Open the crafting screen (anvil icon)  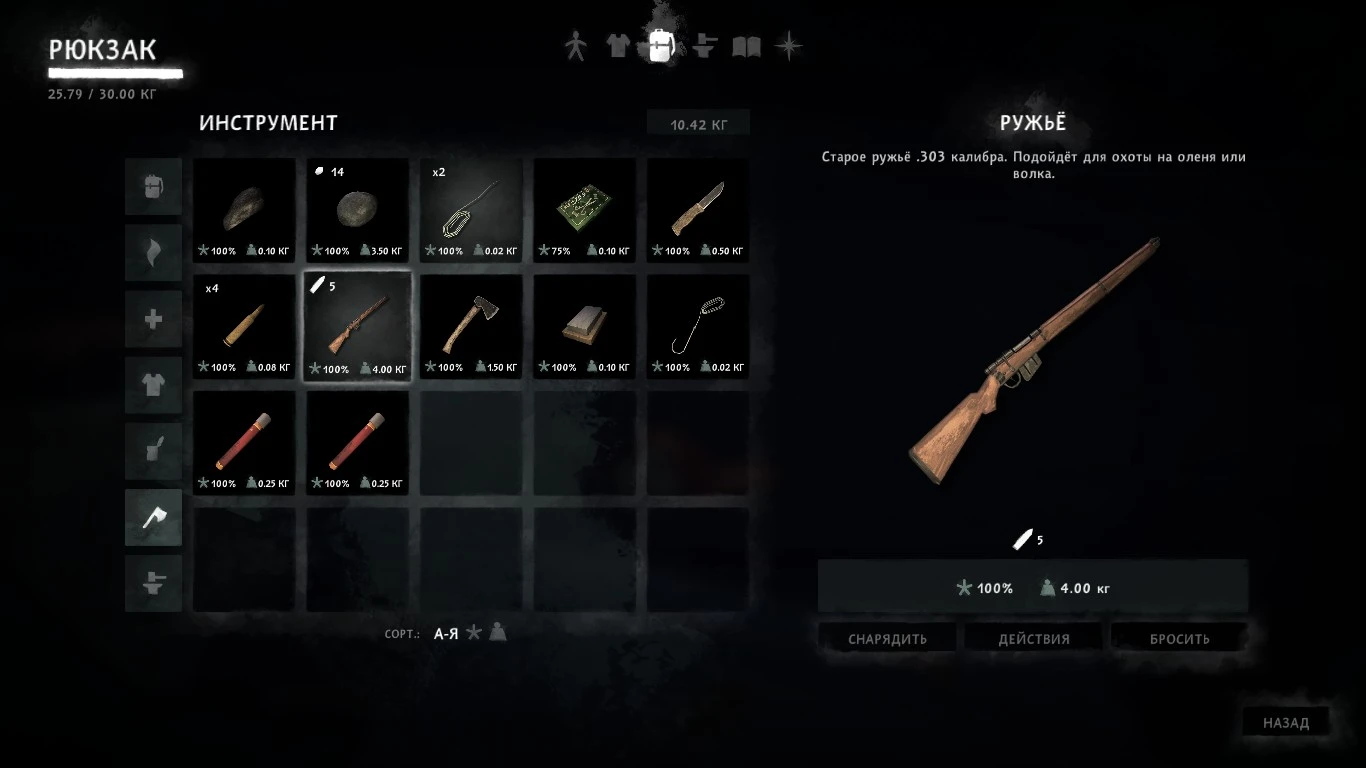[x=704, y=44]
